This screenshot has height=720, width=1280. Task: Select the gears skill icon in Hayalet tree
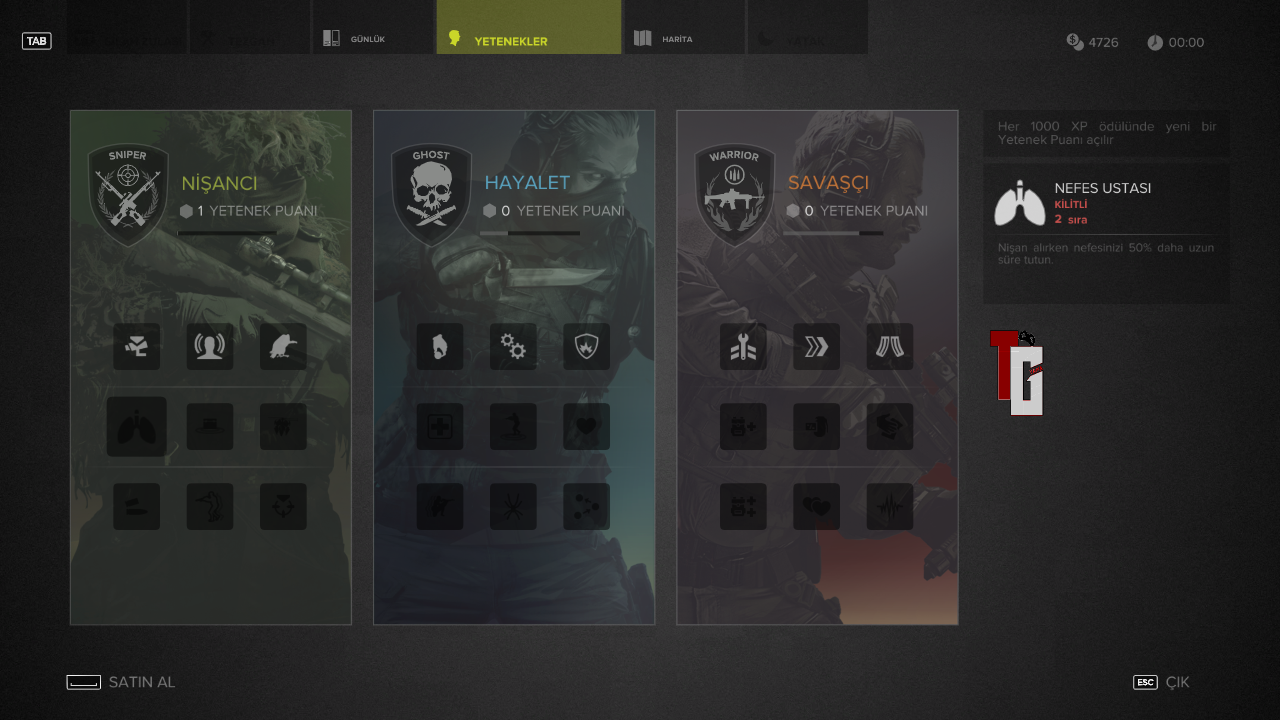513,346
